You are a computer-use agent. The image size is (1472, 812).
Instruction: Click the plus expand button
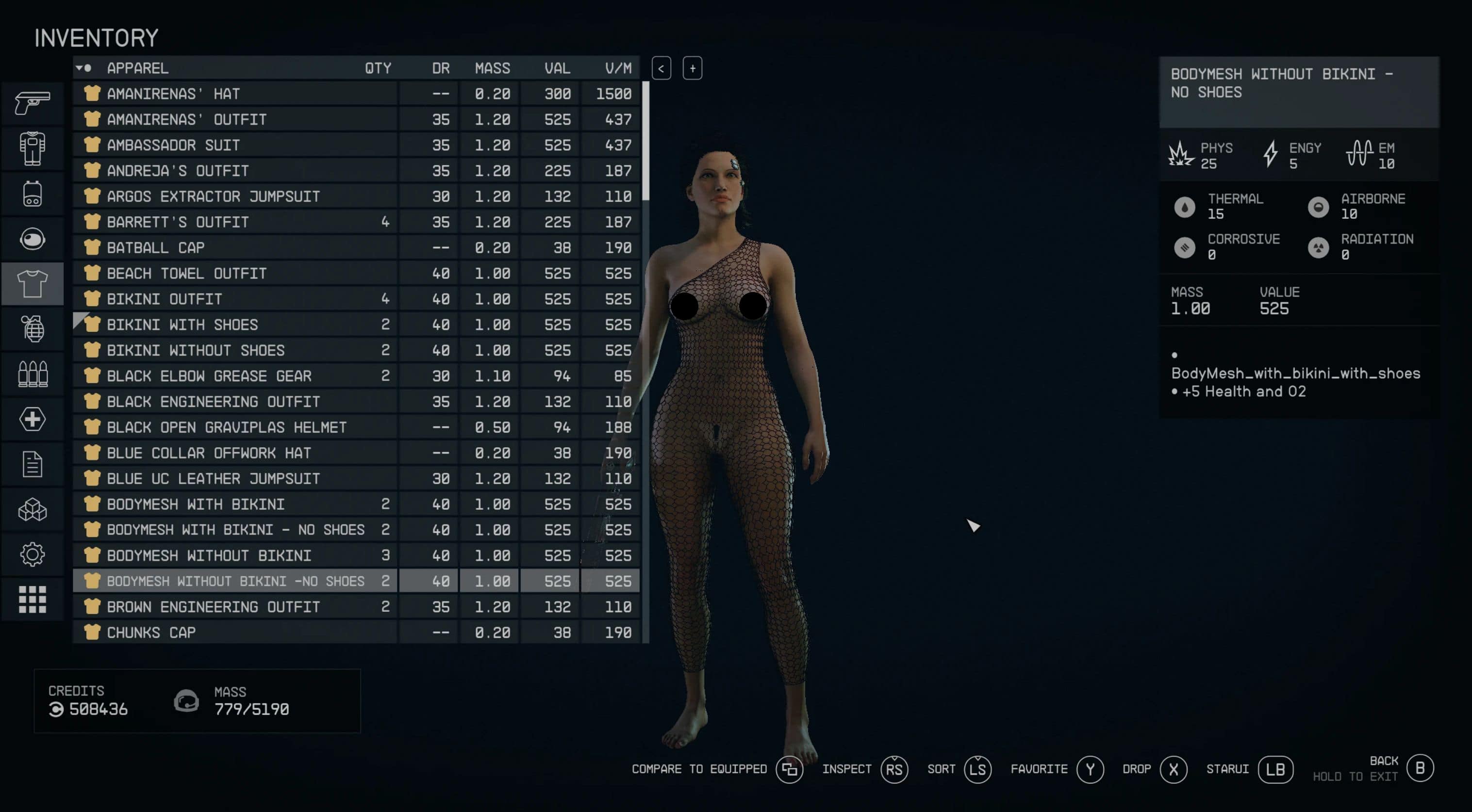[x=692, y=68]
